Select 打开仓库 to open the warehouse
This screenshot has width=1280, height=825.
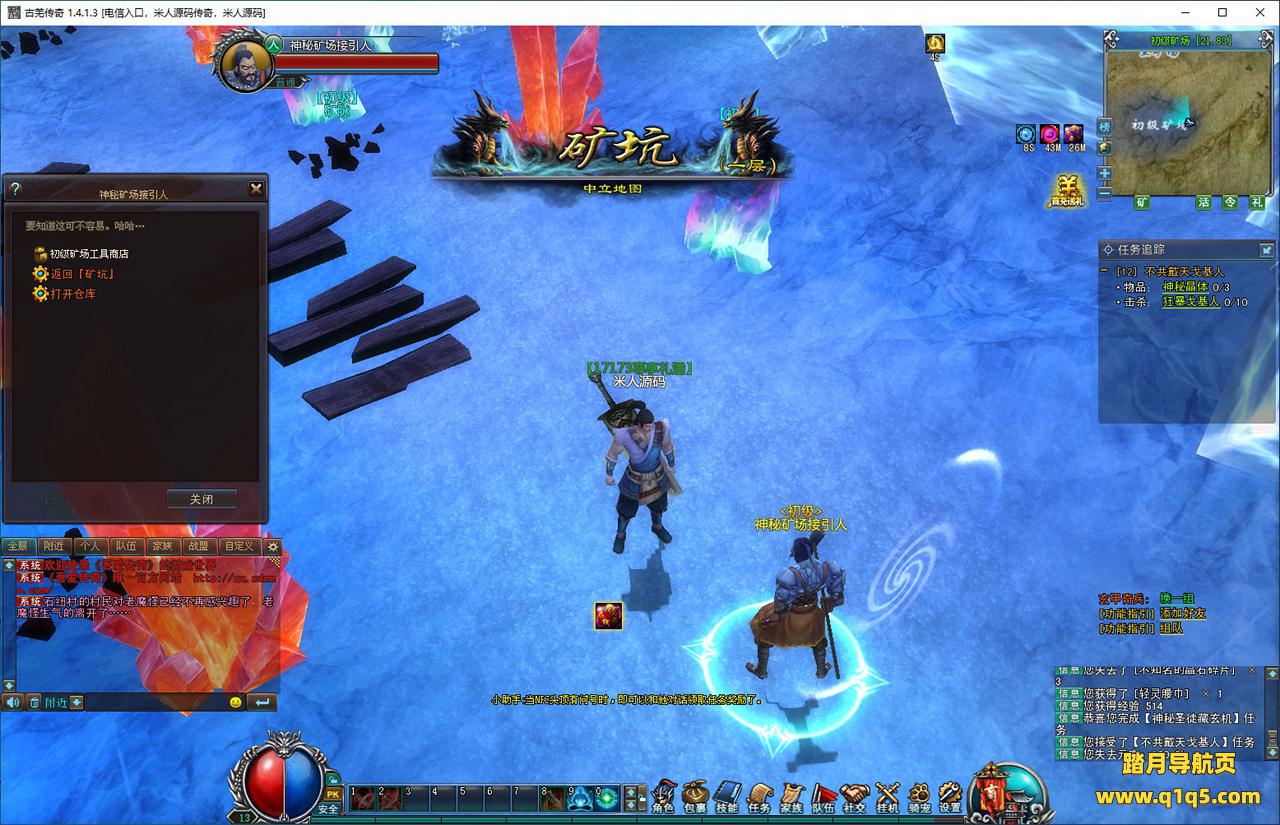tap(73, 294)
